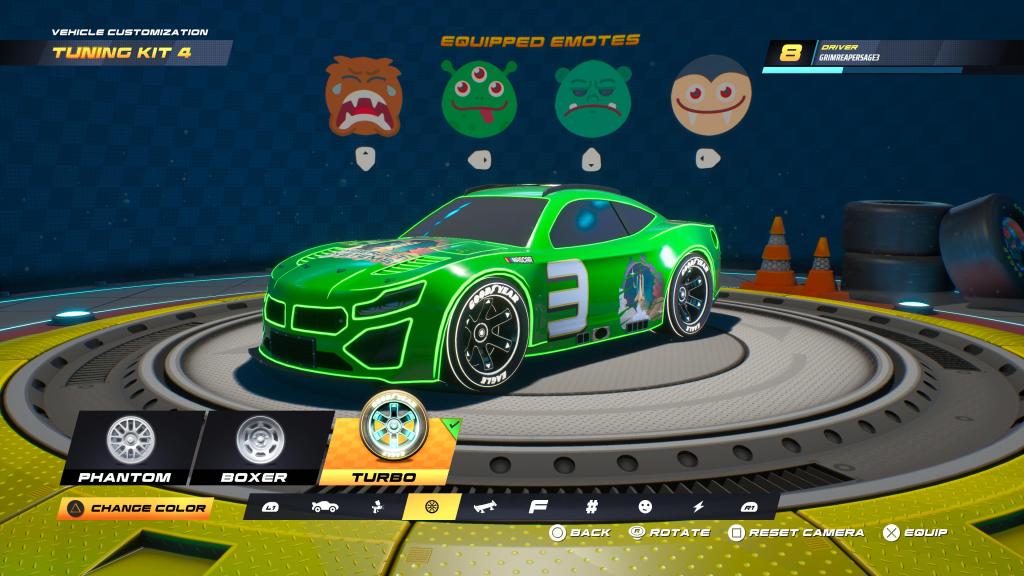This screenshot has width=1024, height=576.
Task: Click the angry brown monster emote
Action: coord(364,98)
